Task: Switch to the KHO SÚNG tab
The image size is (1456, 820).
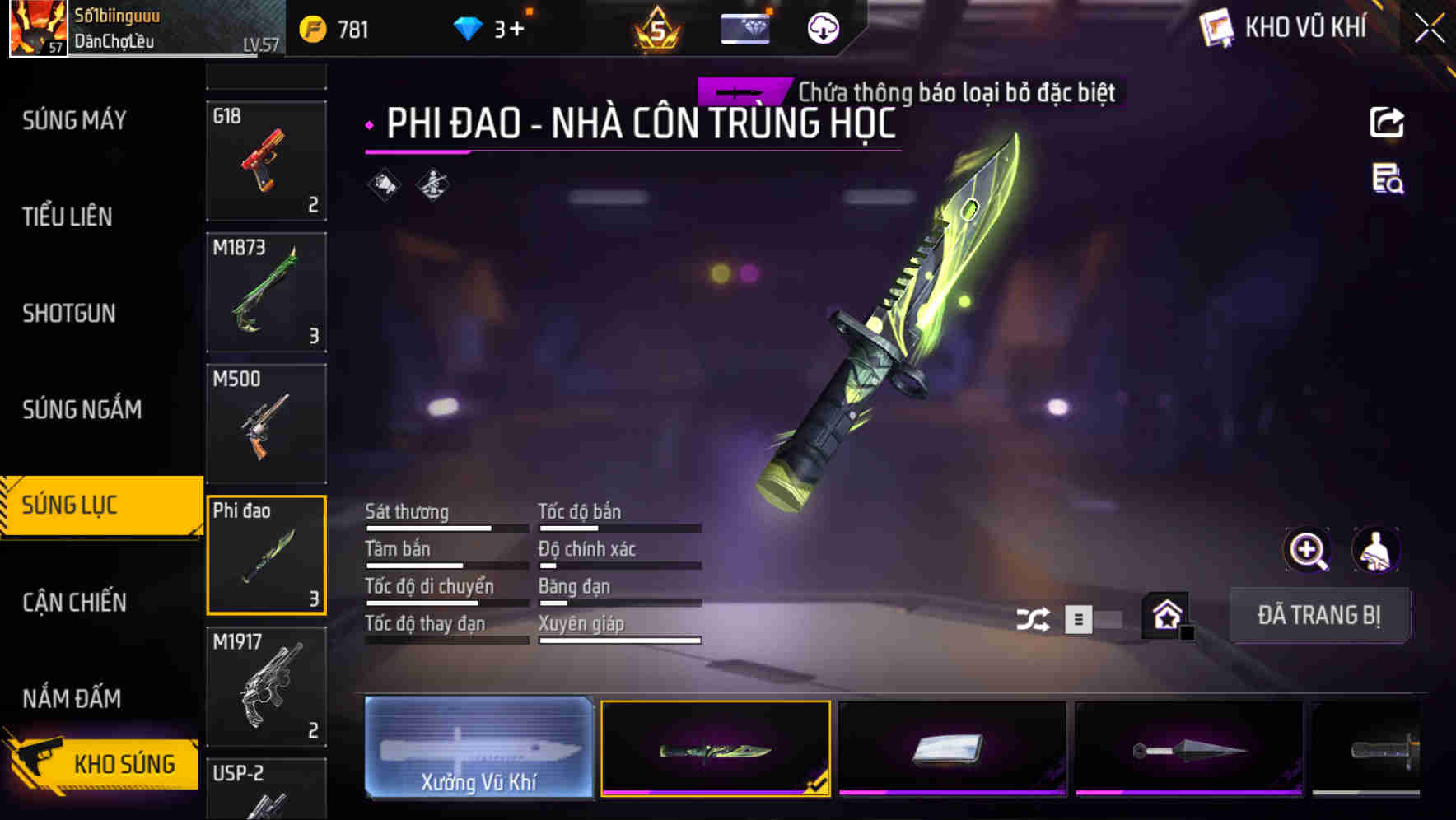Action: [x=124, y=763]
